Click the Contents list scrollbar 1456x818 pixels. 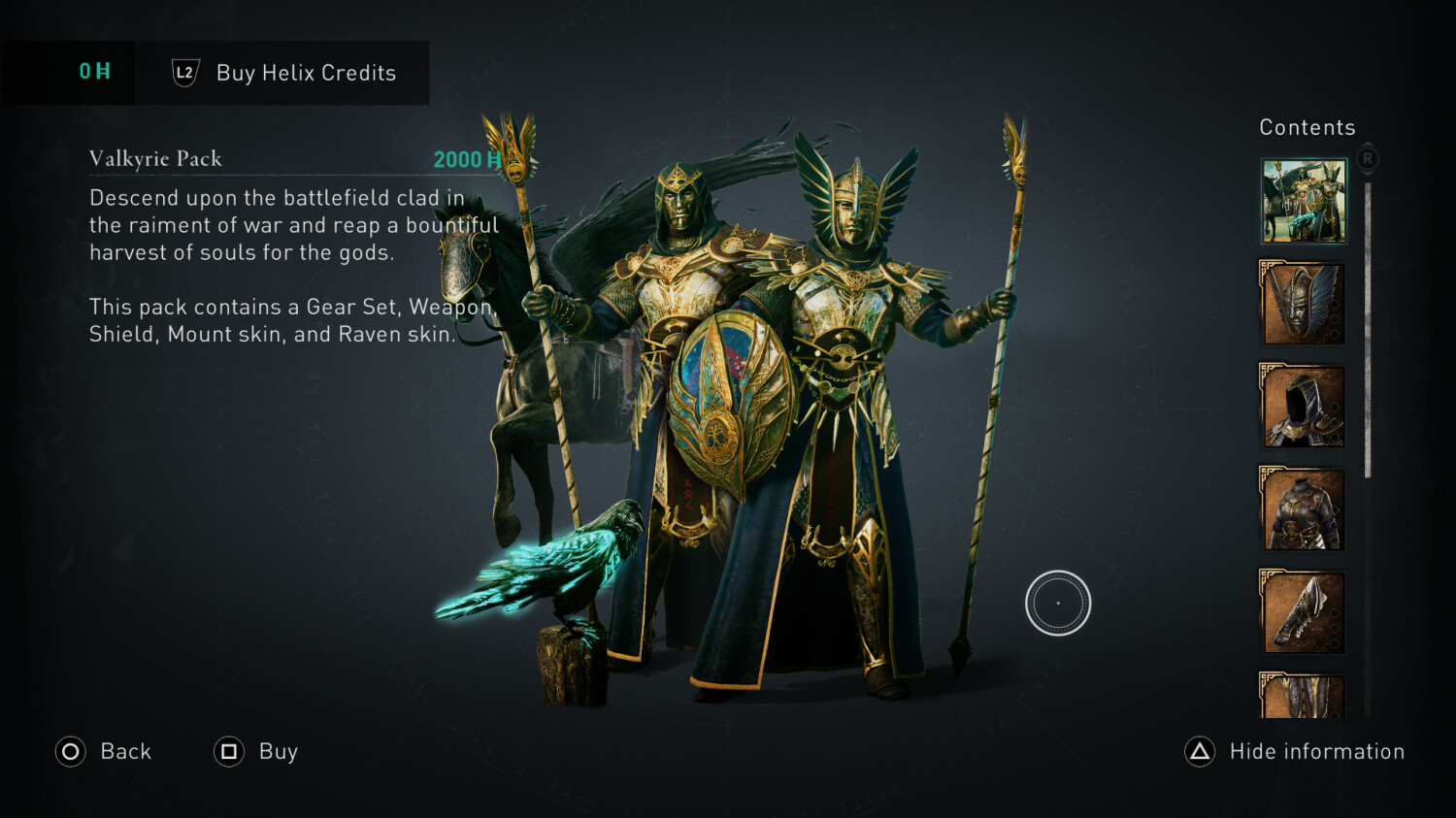point(1368,330)
